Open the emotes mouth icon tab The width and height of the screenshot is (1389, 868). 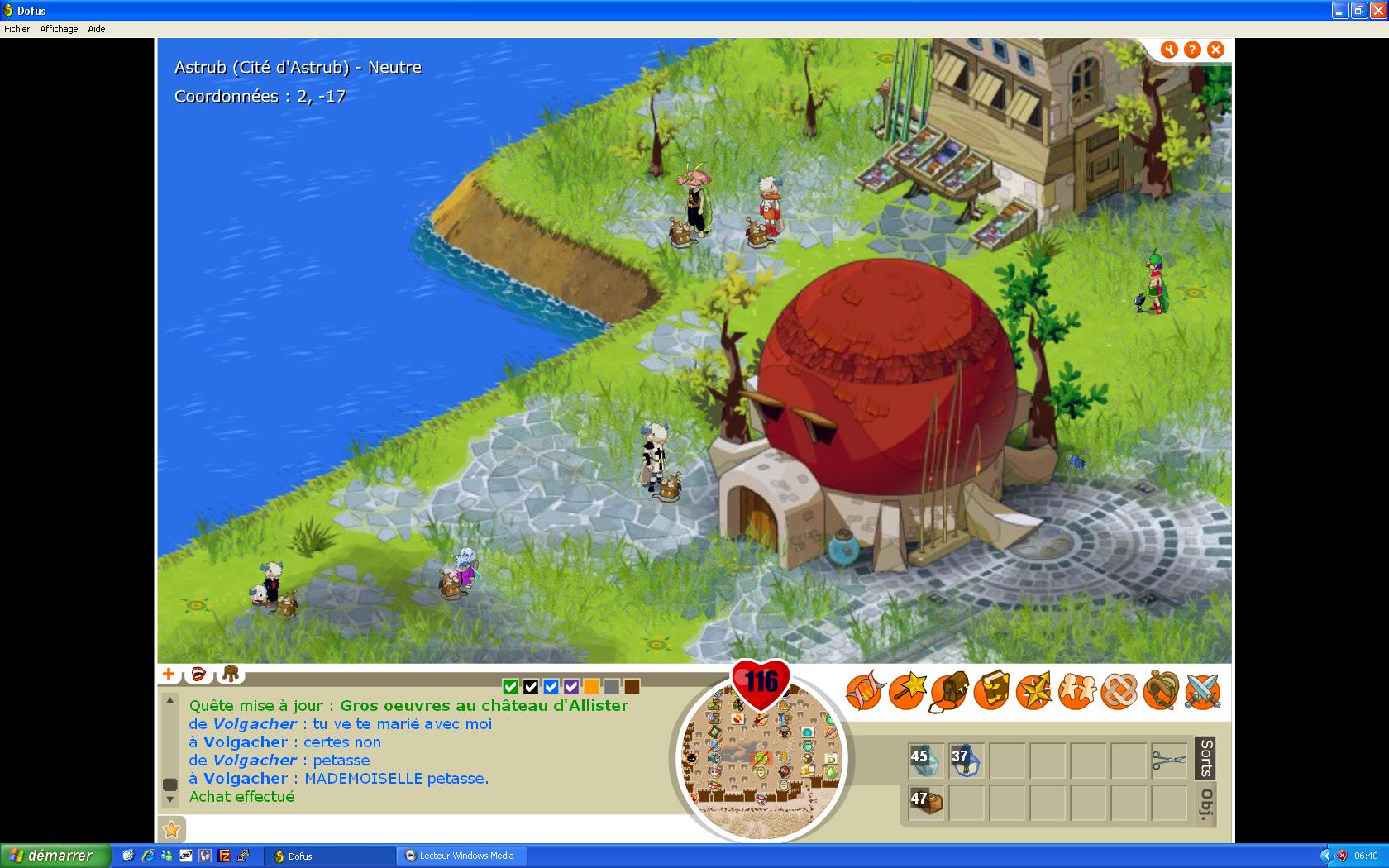click(199, 674)
